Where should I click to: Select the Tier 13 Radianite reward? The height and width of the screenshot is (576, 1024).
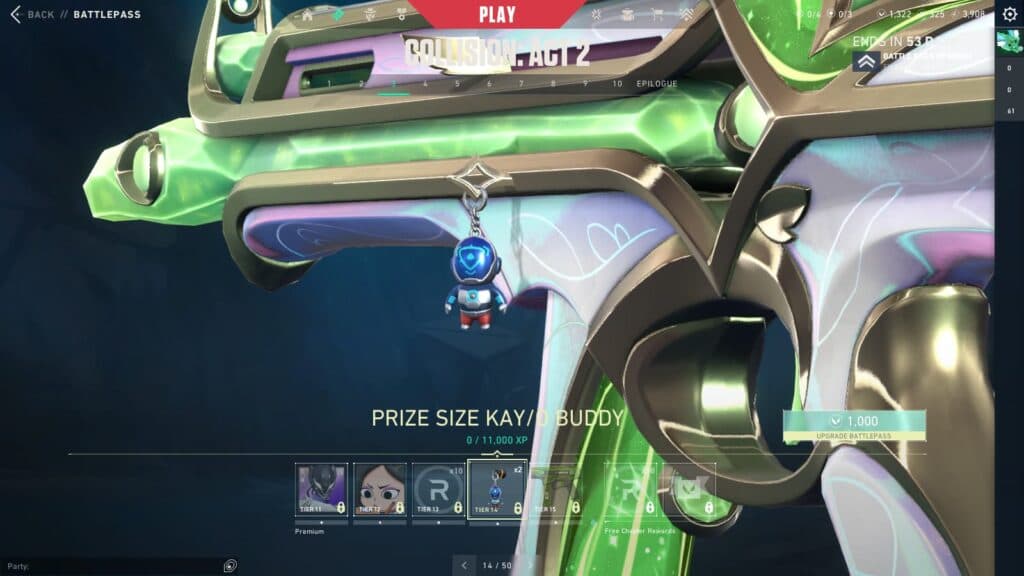click(x=438, y=489)
